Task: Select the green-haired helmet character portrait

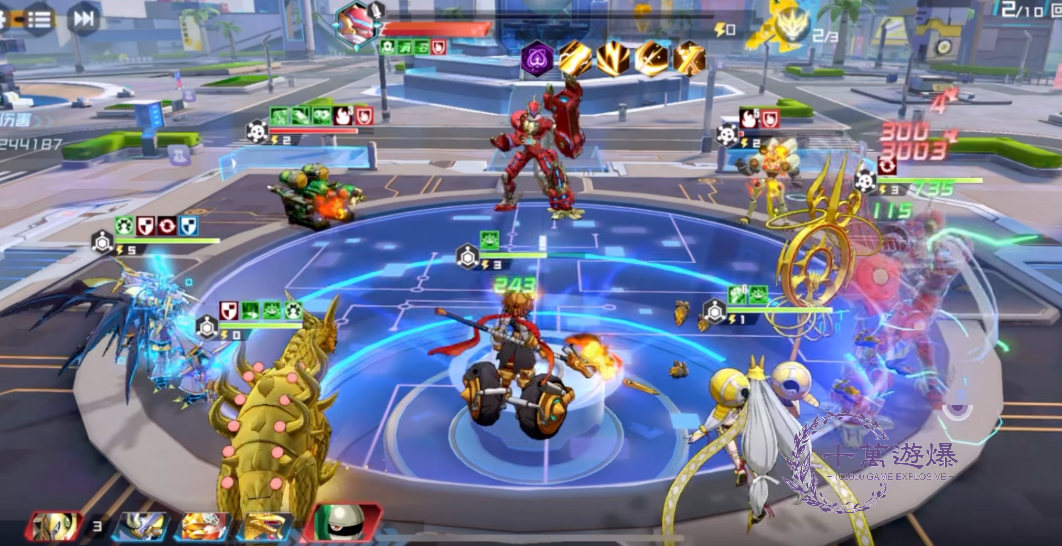Action: tap(343, 523)
